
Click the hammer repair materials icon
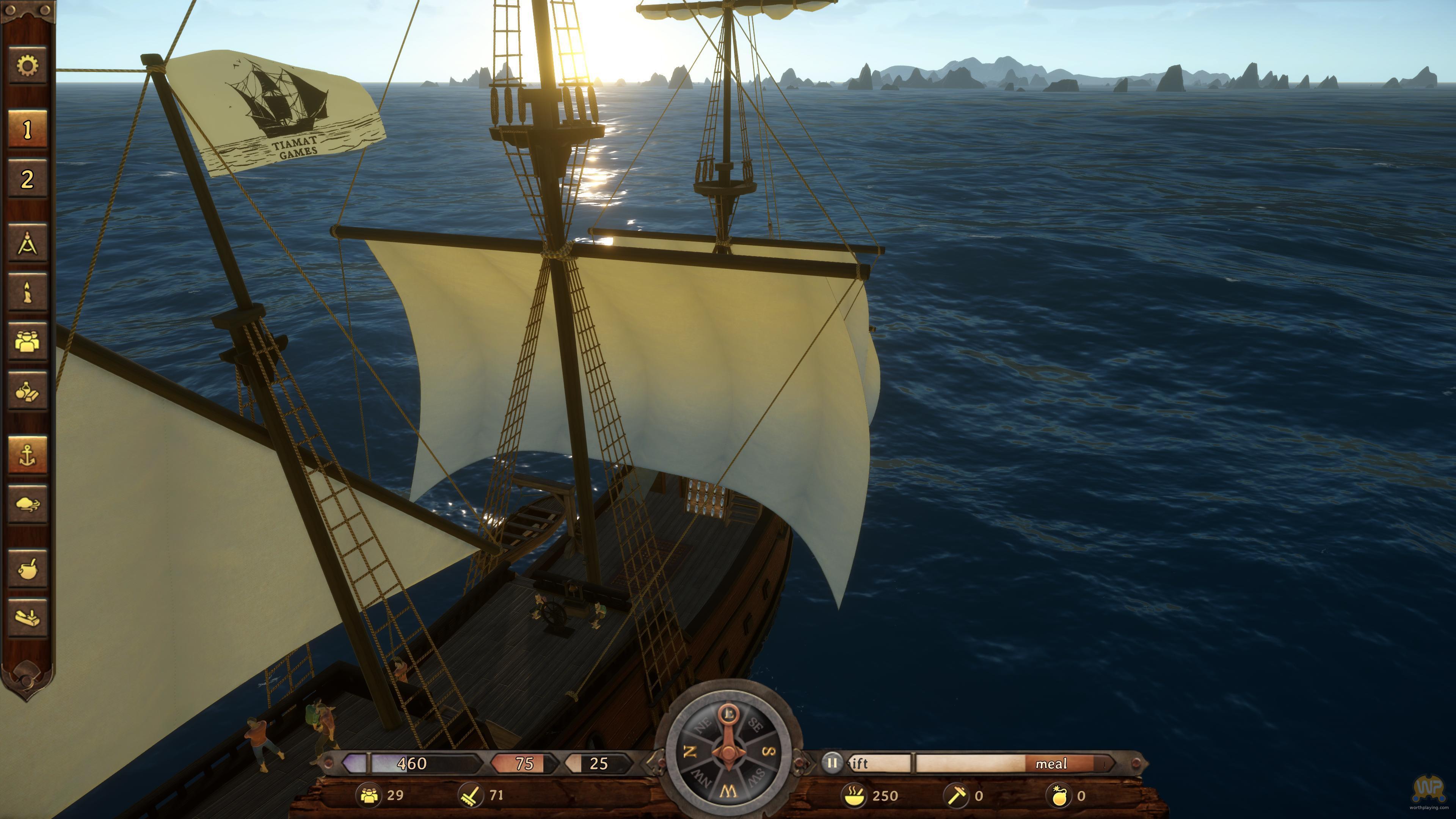(x=956, y=796)
